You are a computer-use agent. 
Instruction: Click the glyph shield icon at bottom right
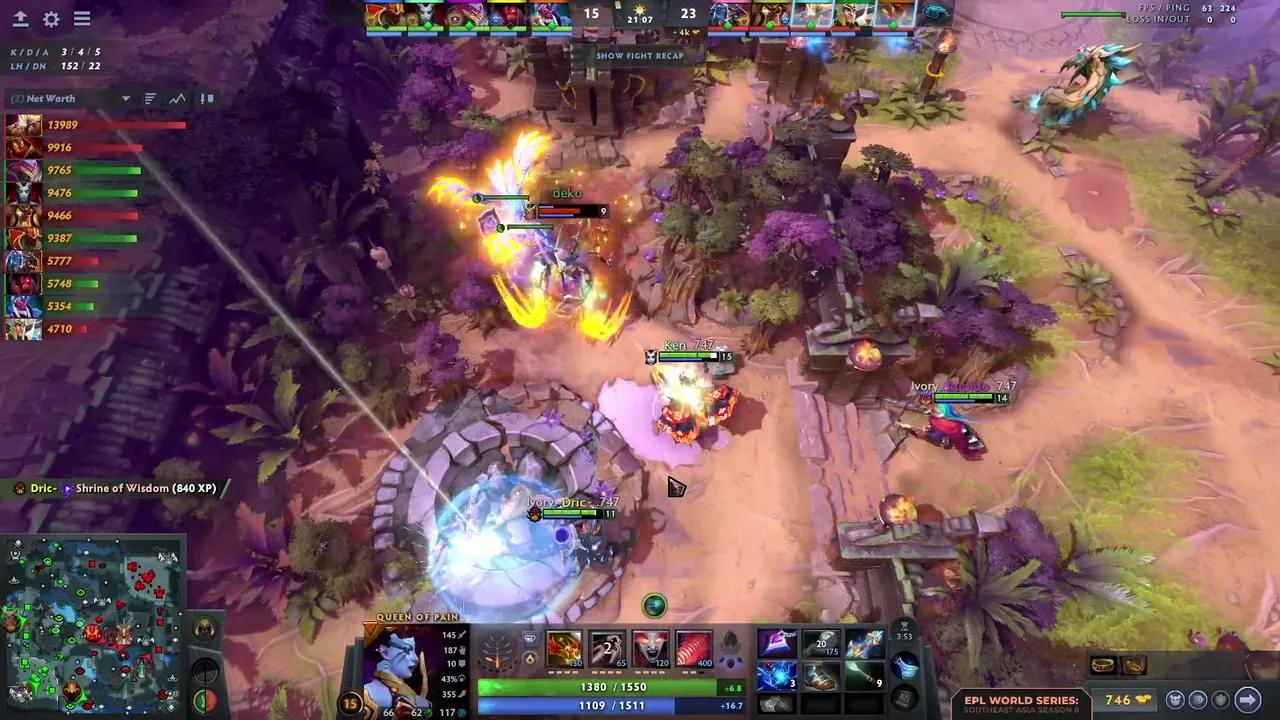[x=1222, y=700]
